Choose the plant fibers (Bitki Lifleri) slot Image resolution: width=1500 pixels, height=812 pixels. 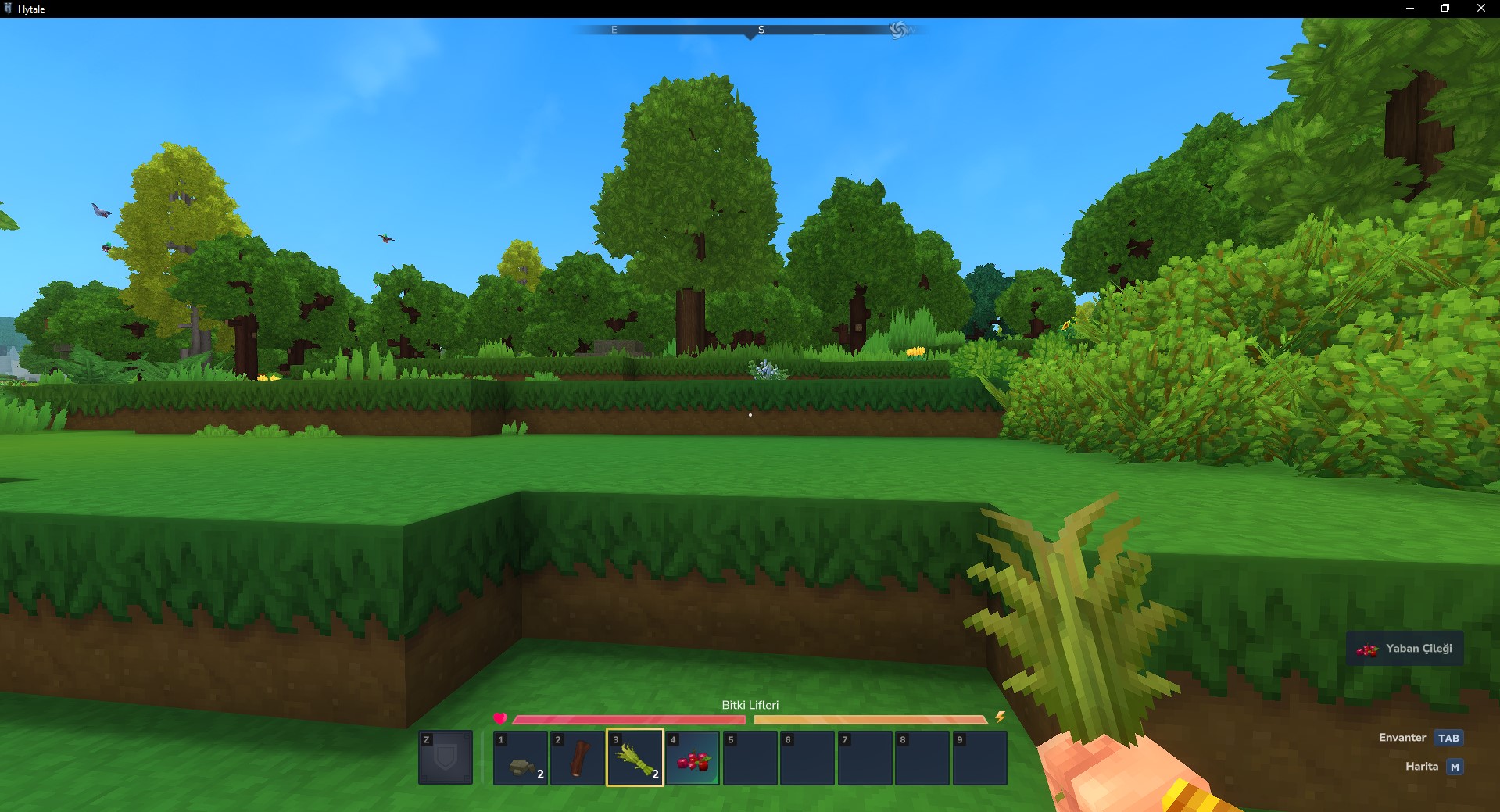pos(635,757)
